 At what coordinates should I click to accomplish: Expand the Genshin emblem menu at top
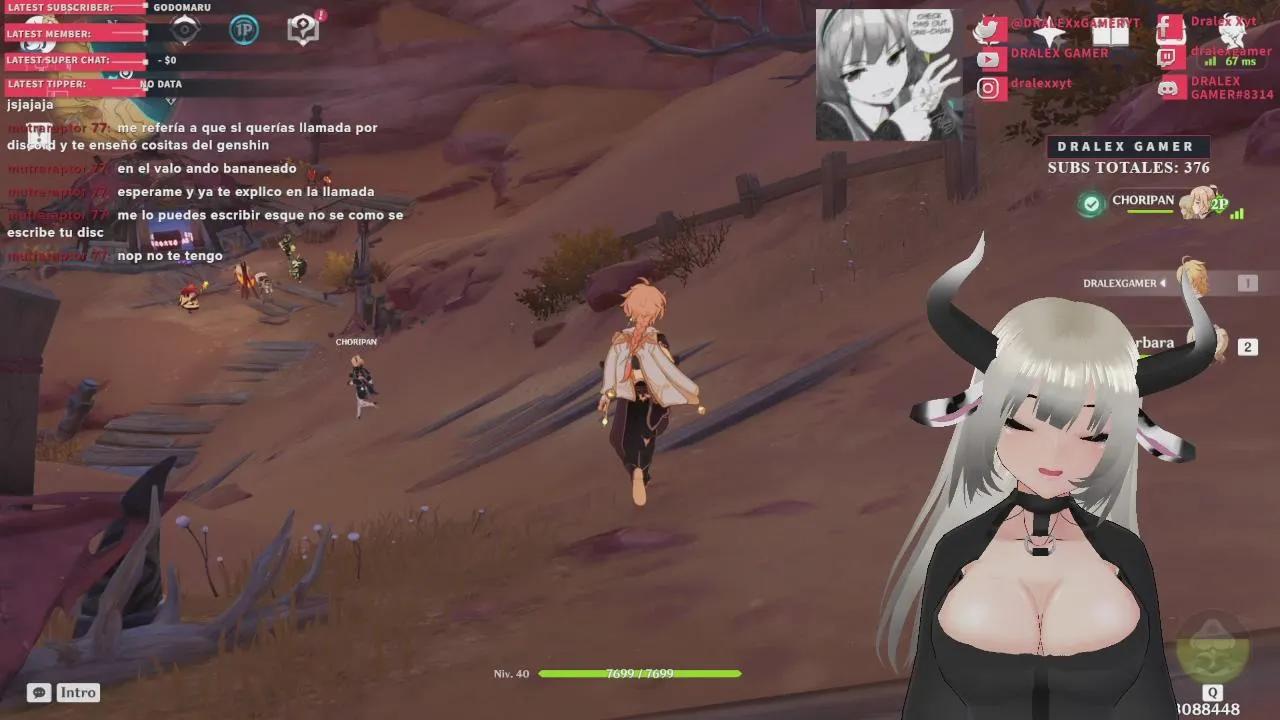pos(184,30)
